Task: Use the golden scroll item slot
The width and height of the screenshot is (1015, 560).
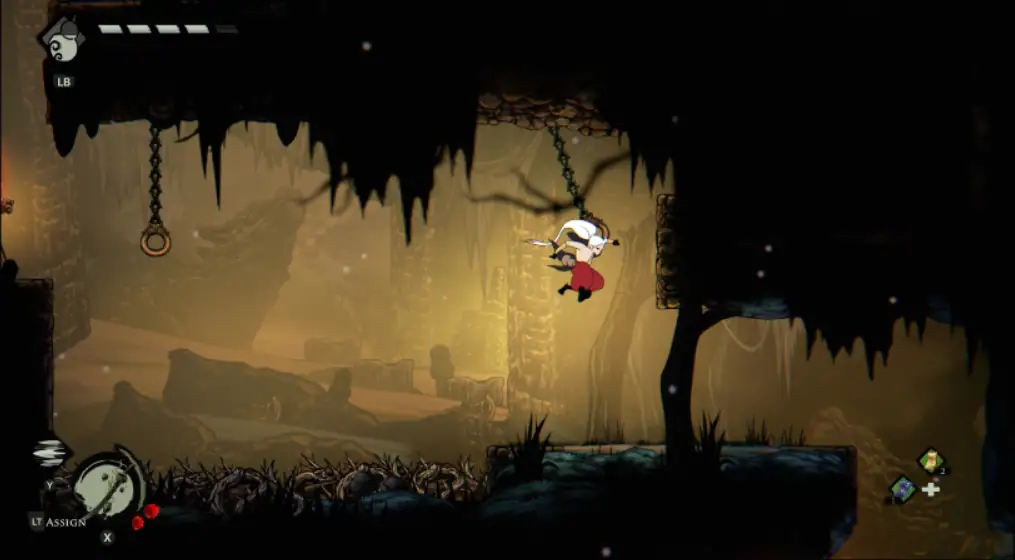Action: (x=931, y=460)
